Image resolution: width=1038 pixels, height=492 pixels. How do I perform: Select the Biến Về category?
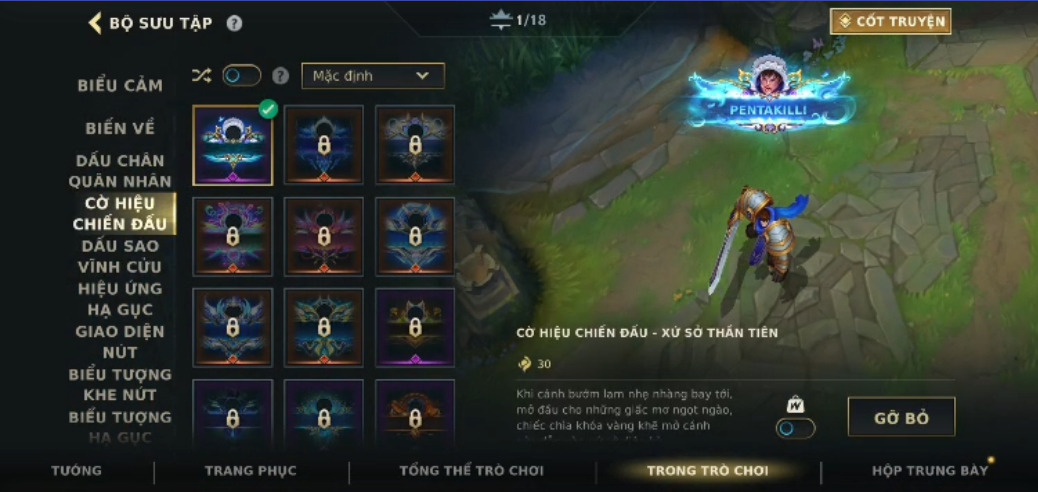(x=120, y=128)
